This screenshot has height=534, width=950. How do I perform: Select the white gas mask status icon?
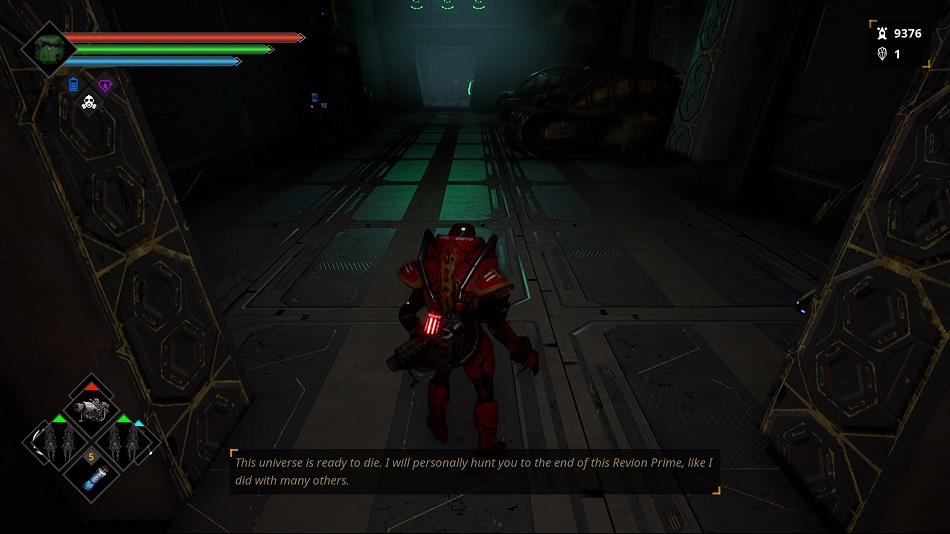[x=88, y=102]
